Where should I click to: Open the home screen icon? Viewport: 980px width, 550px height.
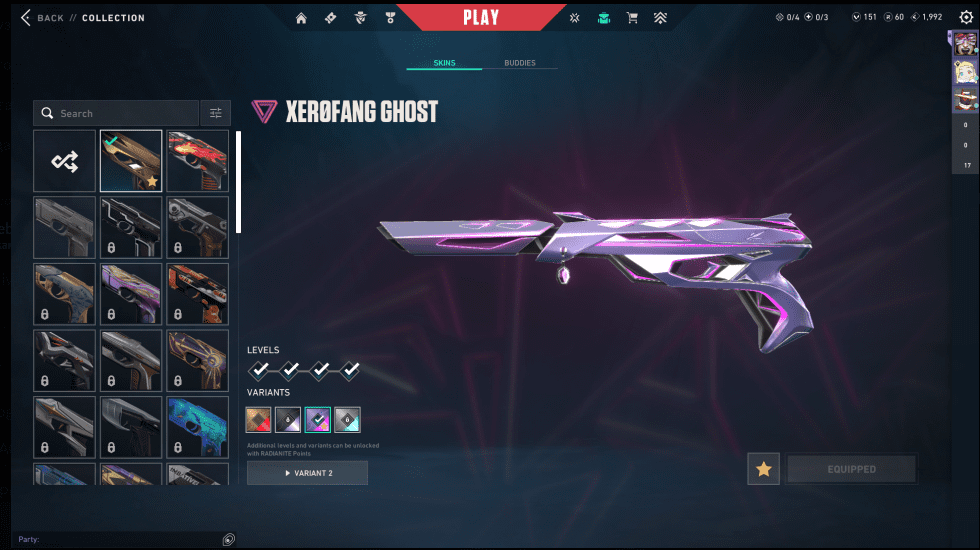(301, 18)
